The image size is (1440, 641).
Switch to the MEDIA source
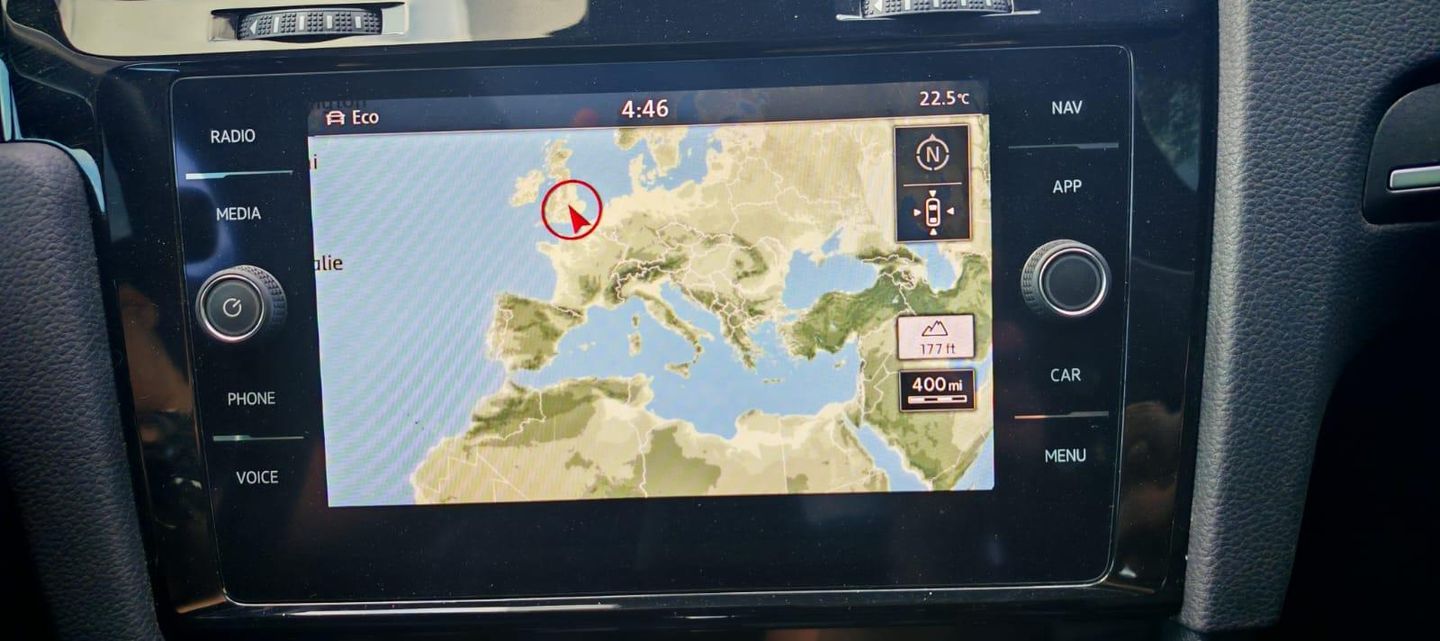tap(238, 214)
